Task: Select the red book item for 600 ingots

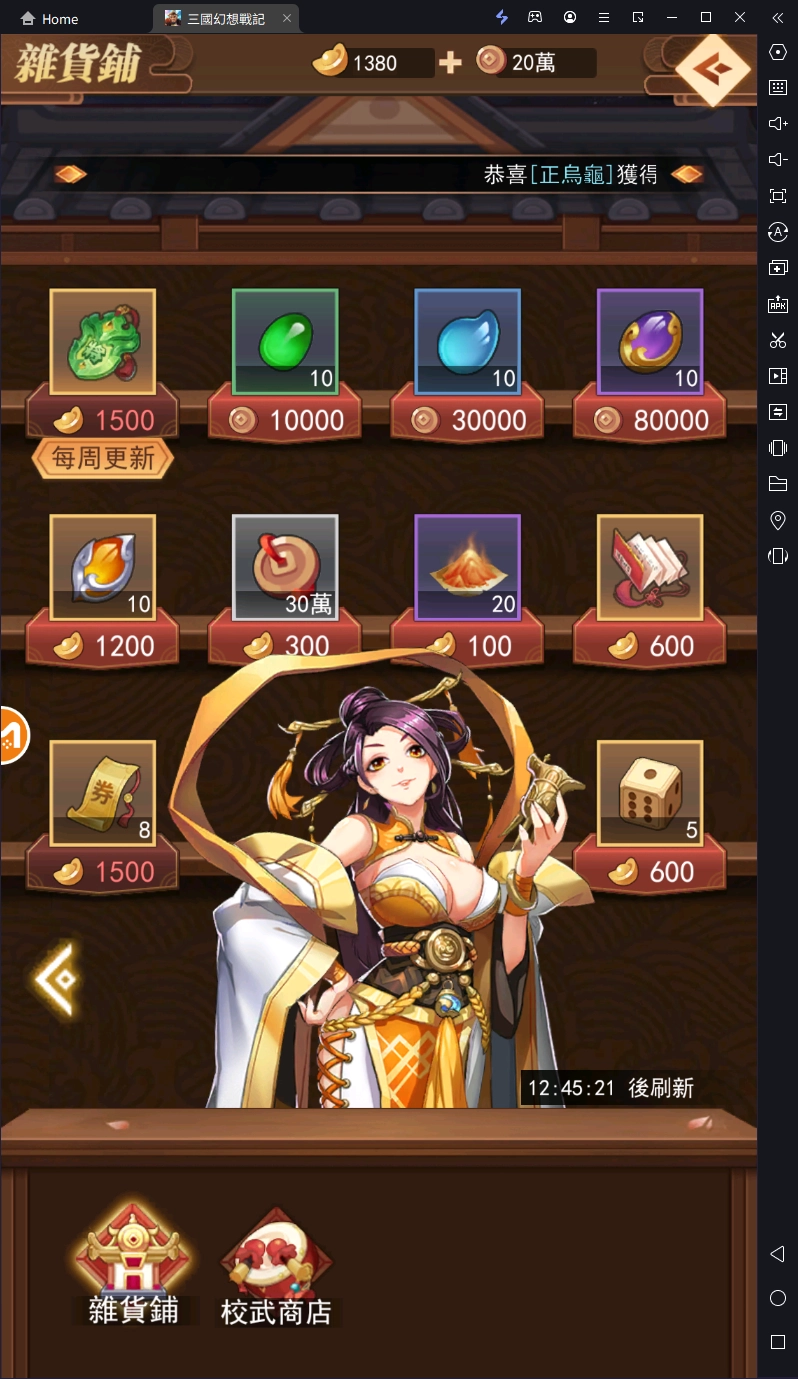Action: 650,567
